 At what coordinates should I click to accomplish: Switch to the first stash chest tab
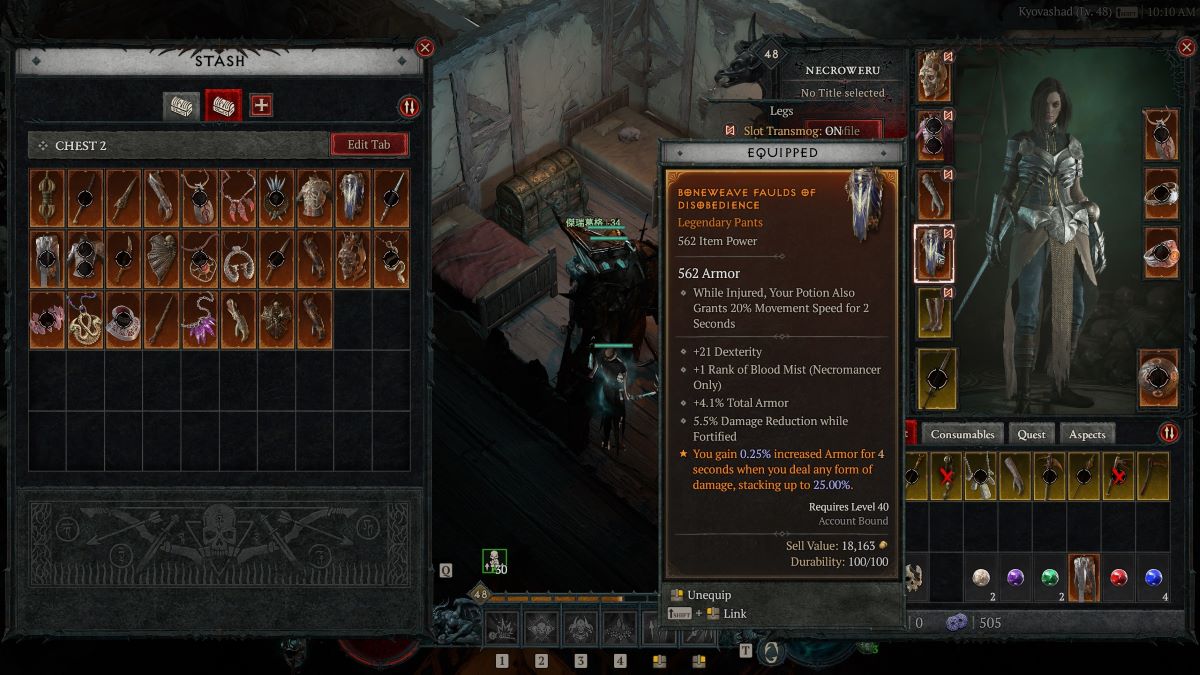(x=181, y=105)
